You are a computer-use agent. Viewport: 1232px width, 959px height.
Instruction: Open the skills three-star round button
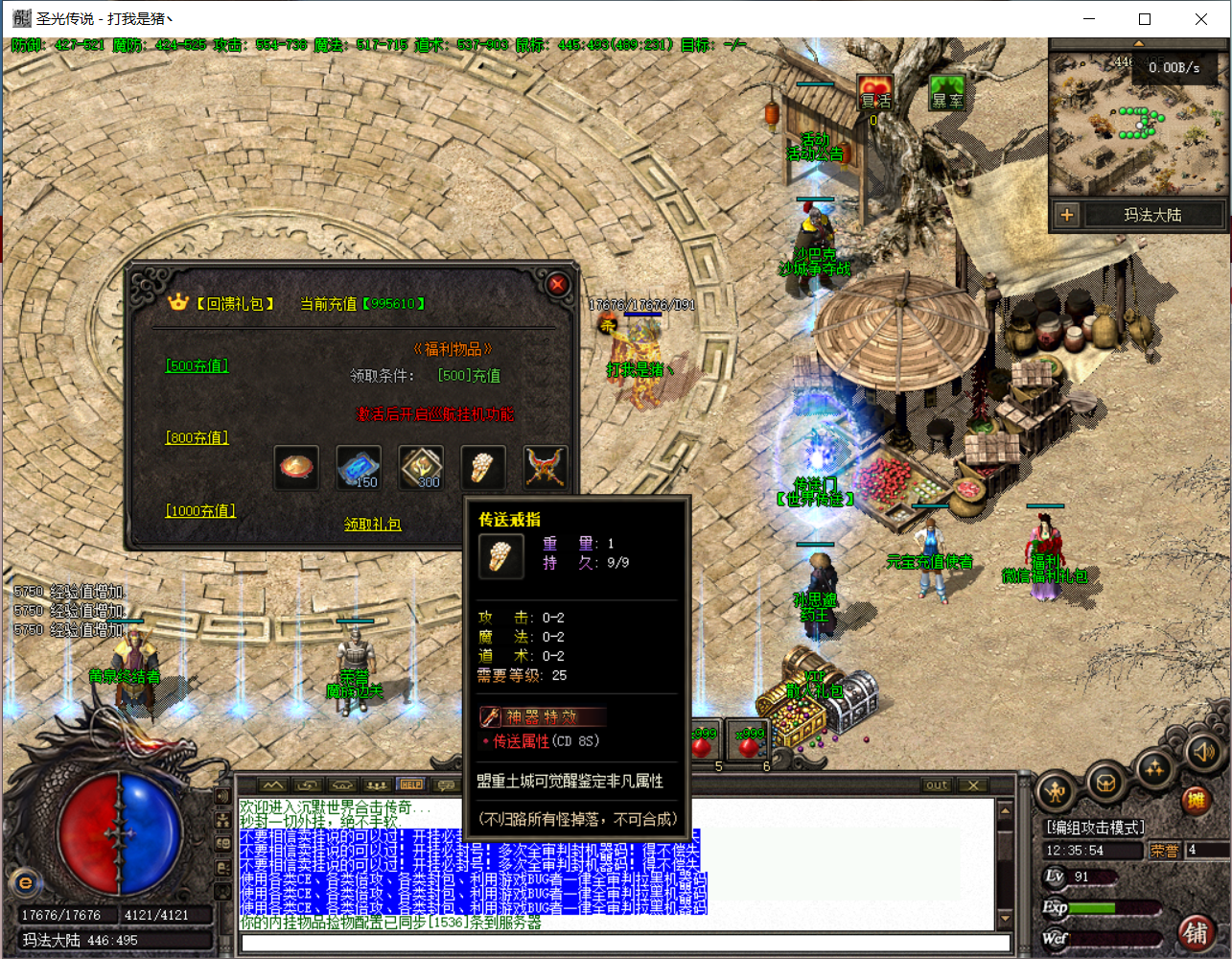1154,767
